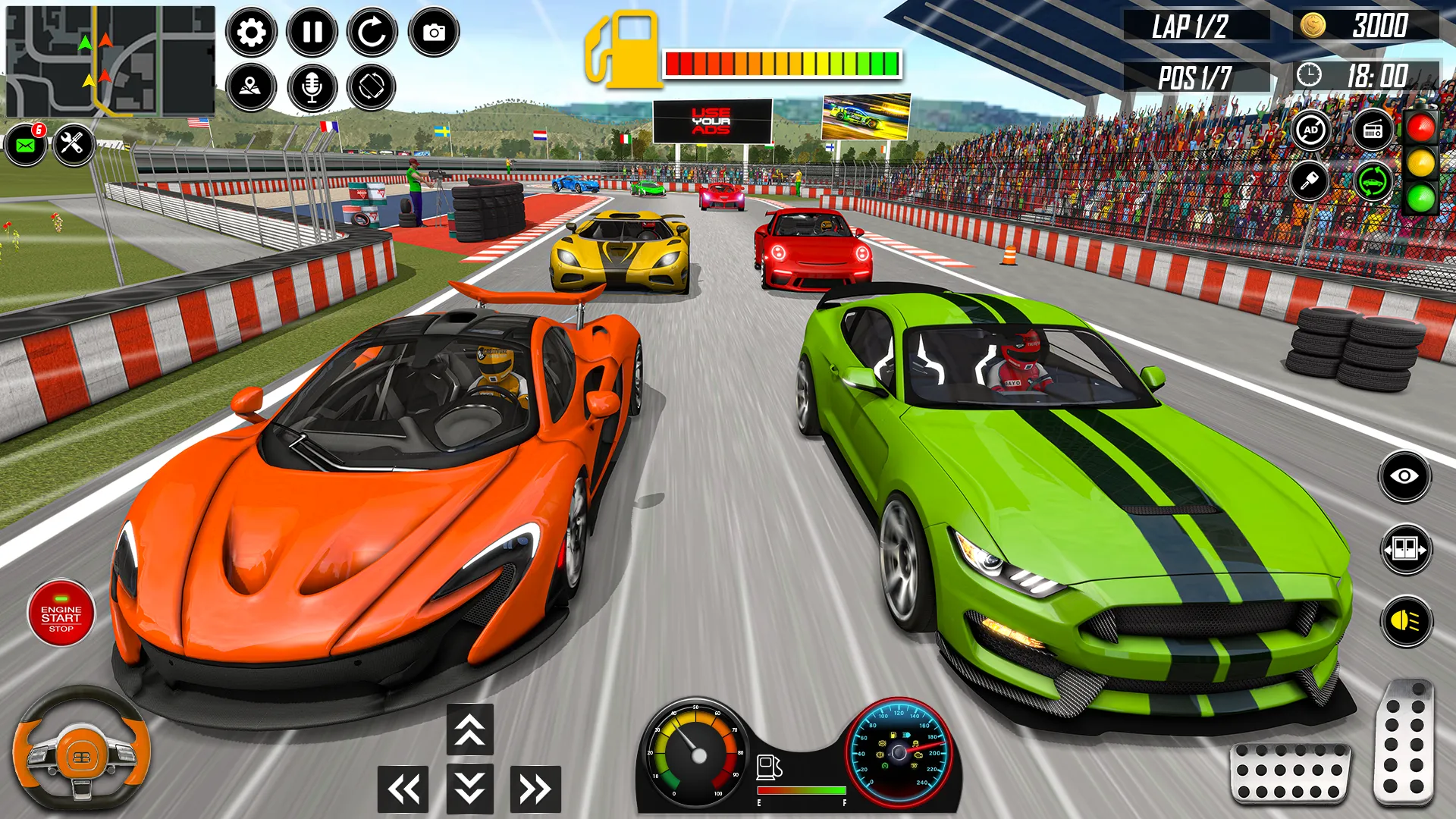This screenshot has height=819, width=1456.
Task: Turn on the radio button
Action: point(1373,130)
